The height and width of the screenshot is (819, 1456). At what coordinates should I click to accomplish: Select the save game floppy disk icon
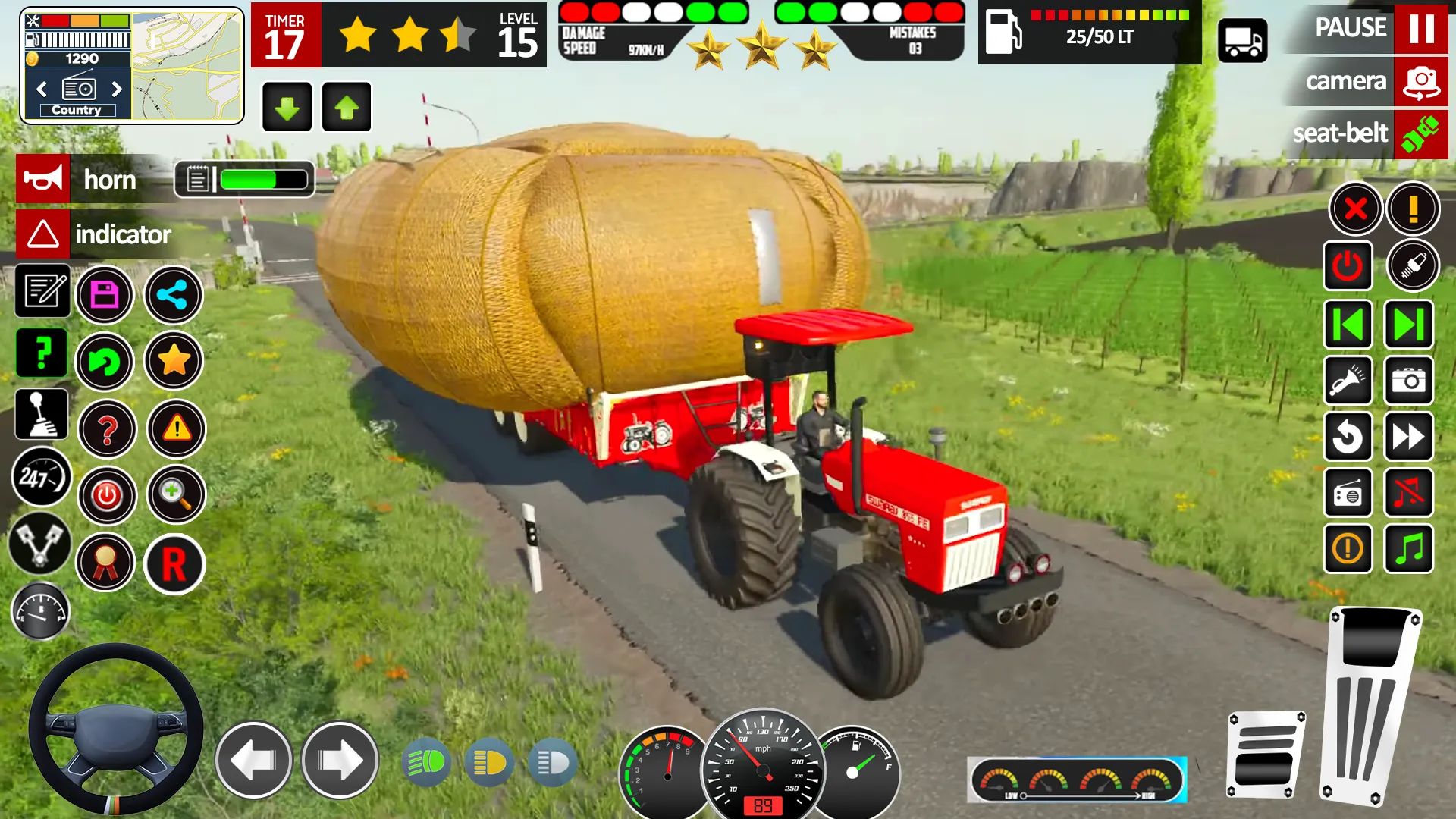pos(106,295)
